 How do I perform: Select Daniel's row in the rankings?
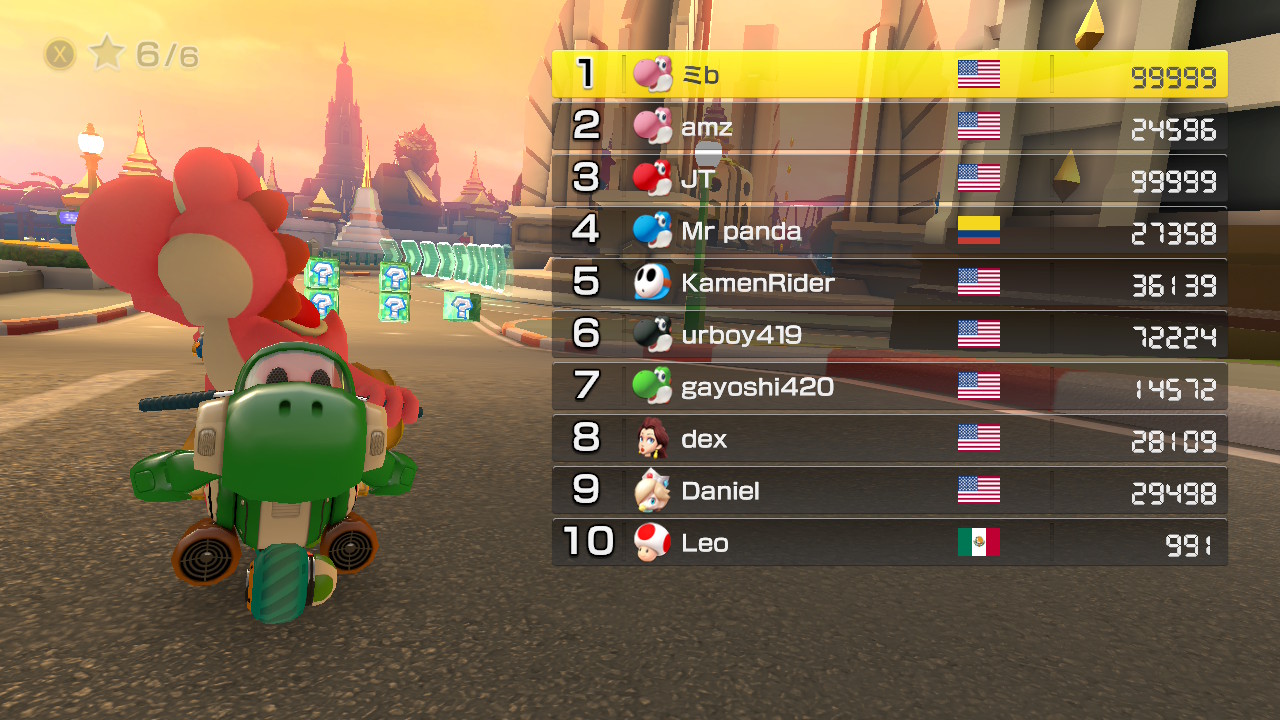point(890,491)
